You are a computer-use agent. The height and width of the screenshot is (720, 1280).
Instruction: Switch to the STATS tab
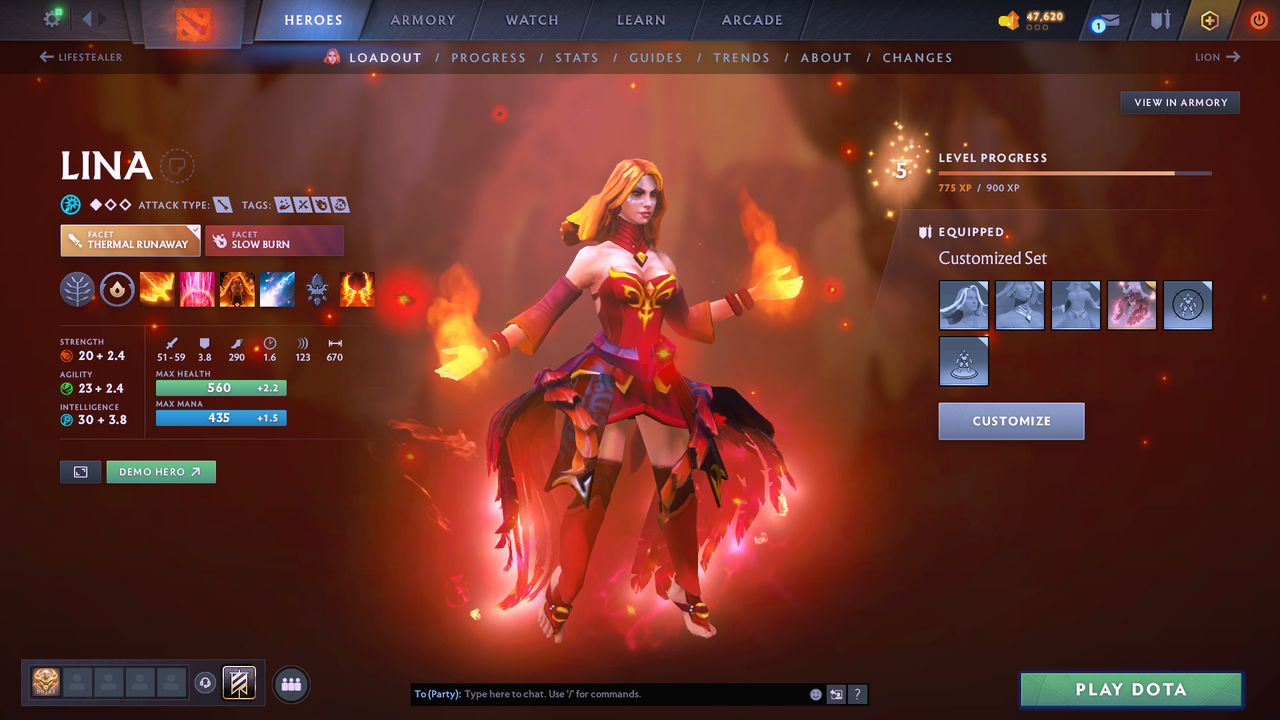pyautogui.click(x=577, y=57)
